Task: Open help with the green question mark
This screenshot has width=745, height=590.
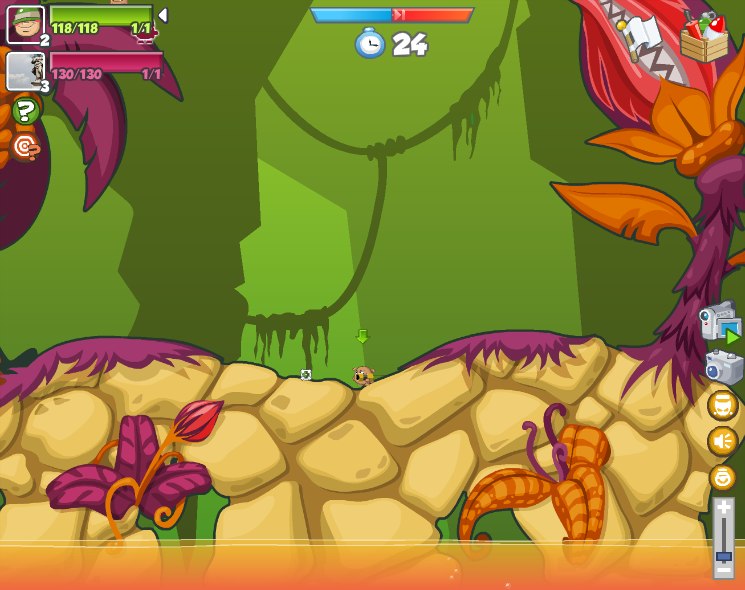Action: (x=27, y=111)
